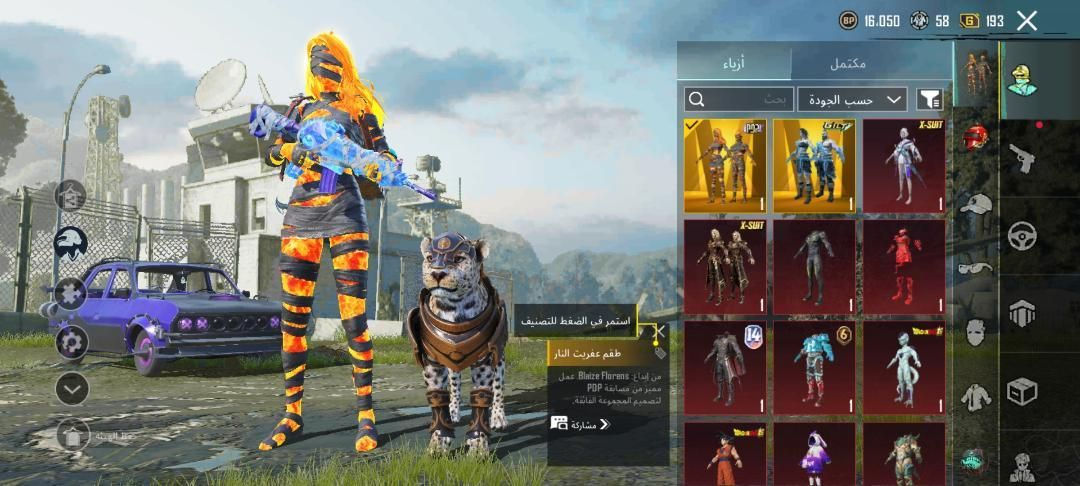Open the steering wheel vehicles category
Screen dimensions: 1080x486
coord(1021,235)
